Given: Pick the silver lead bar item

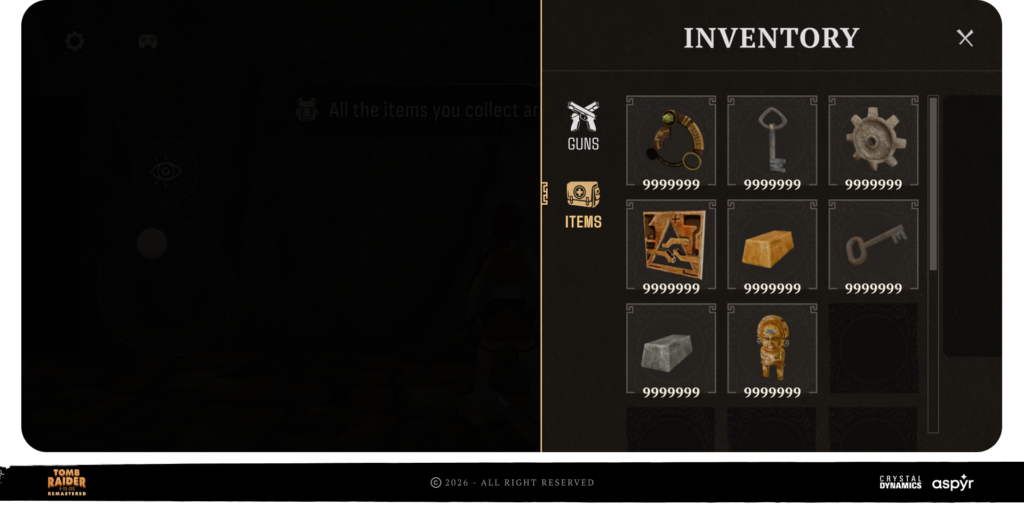Looking at the screenshot, I should (671, 350).
